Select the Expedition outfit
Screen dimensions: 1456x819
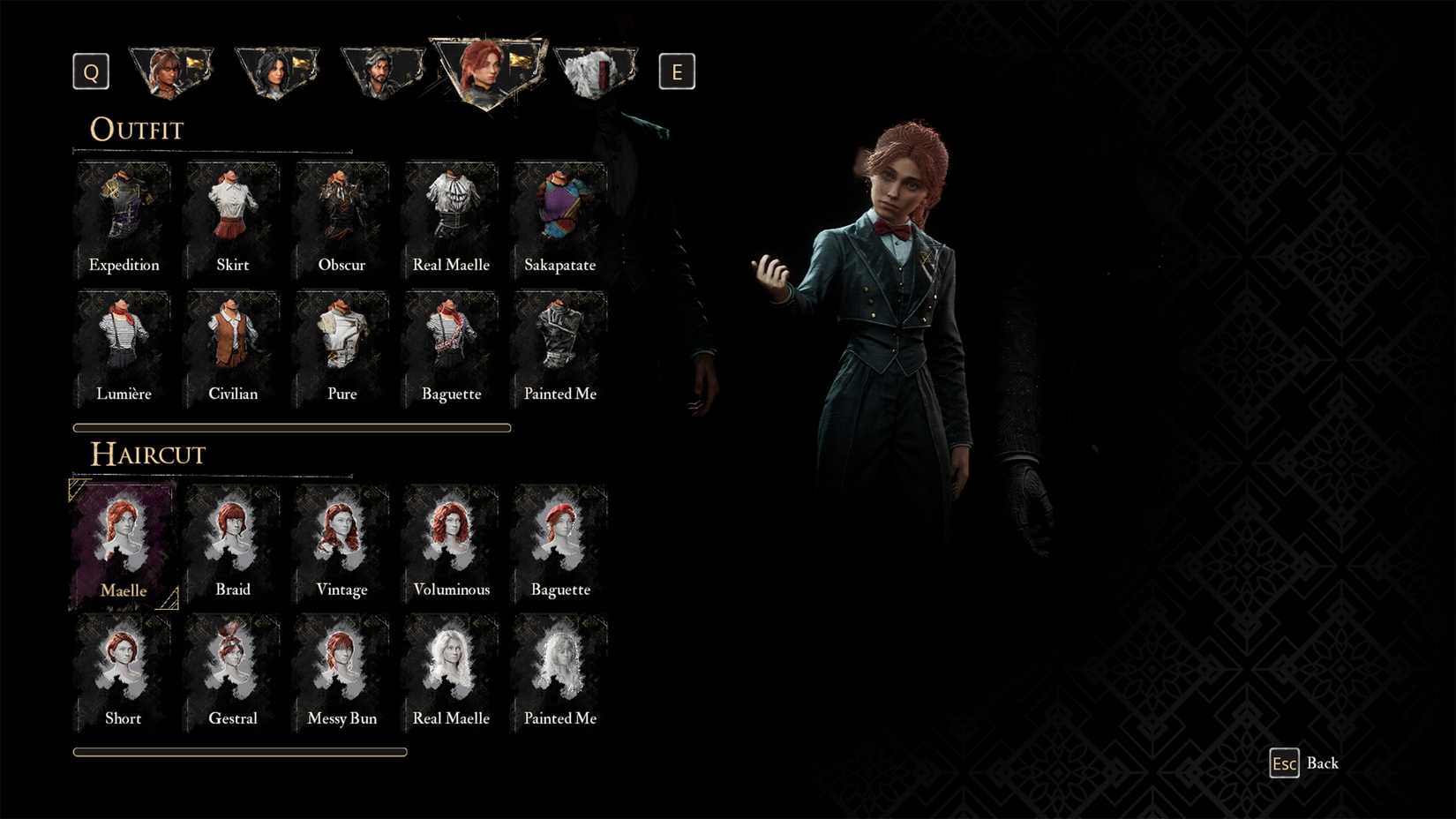click(123, 214)
